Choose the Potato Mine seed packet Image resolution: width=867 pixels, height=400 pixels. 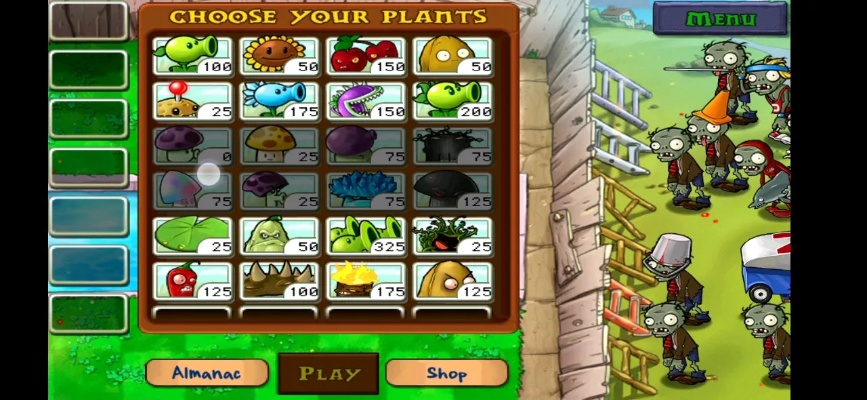coord(193,100)
